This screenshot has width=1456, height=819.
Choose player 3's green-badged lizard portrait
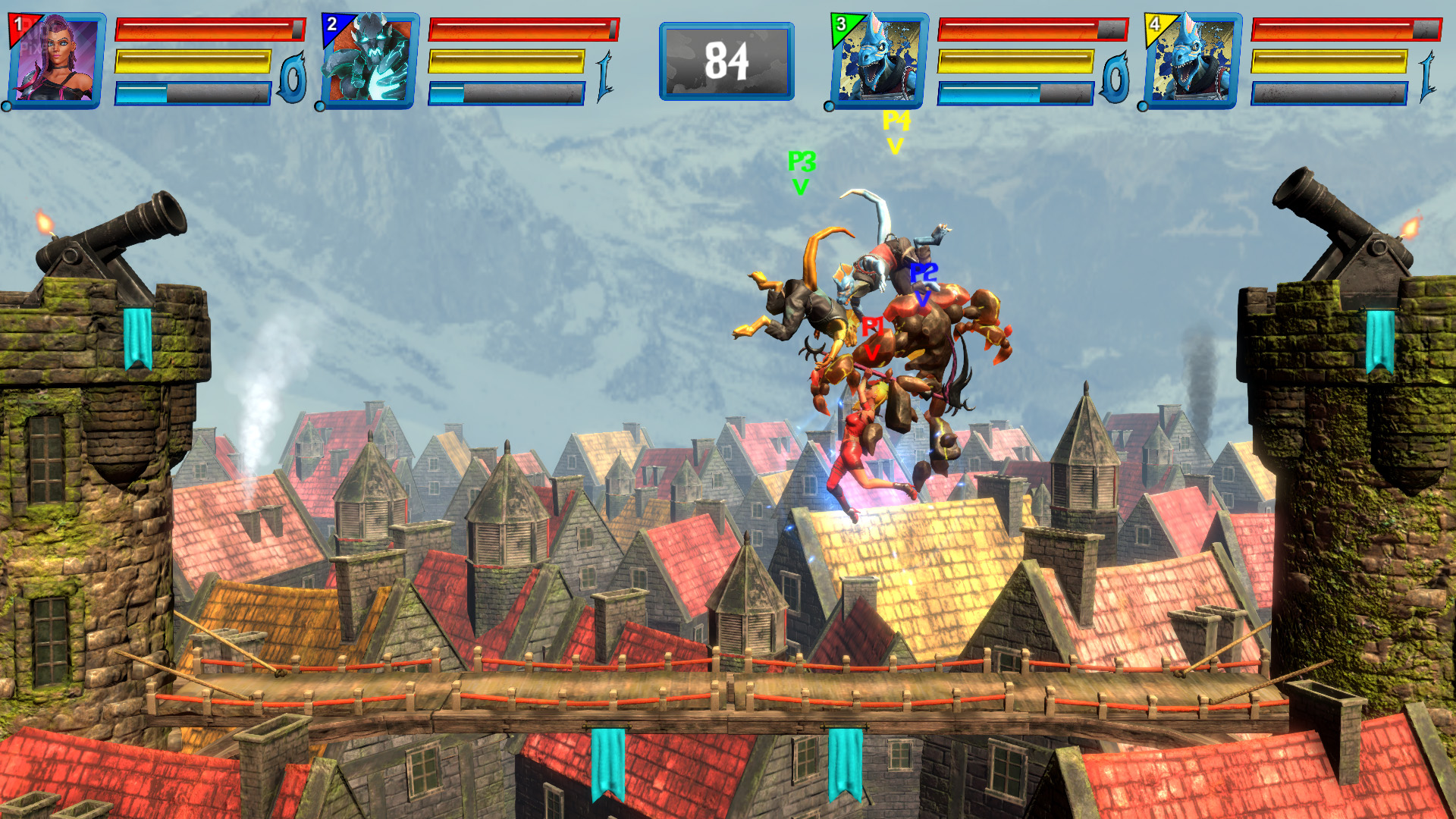point(880,61)
